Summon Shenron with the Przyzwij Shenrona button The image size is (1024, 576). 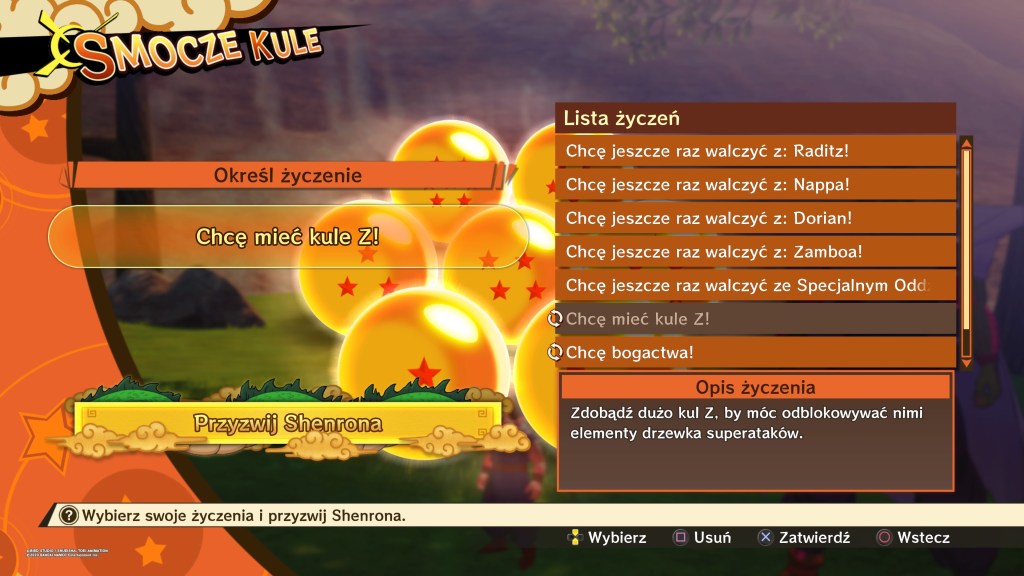pos(287,423)
